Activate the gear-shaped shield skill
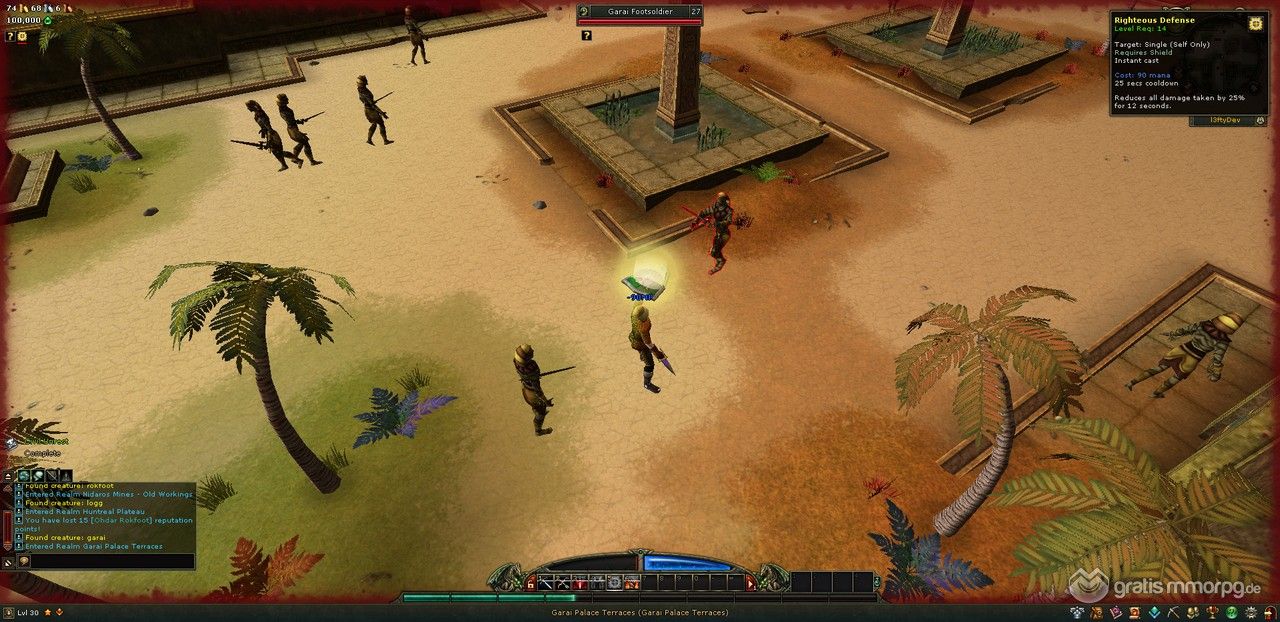The image size is (1280, 622). (614, 583)
